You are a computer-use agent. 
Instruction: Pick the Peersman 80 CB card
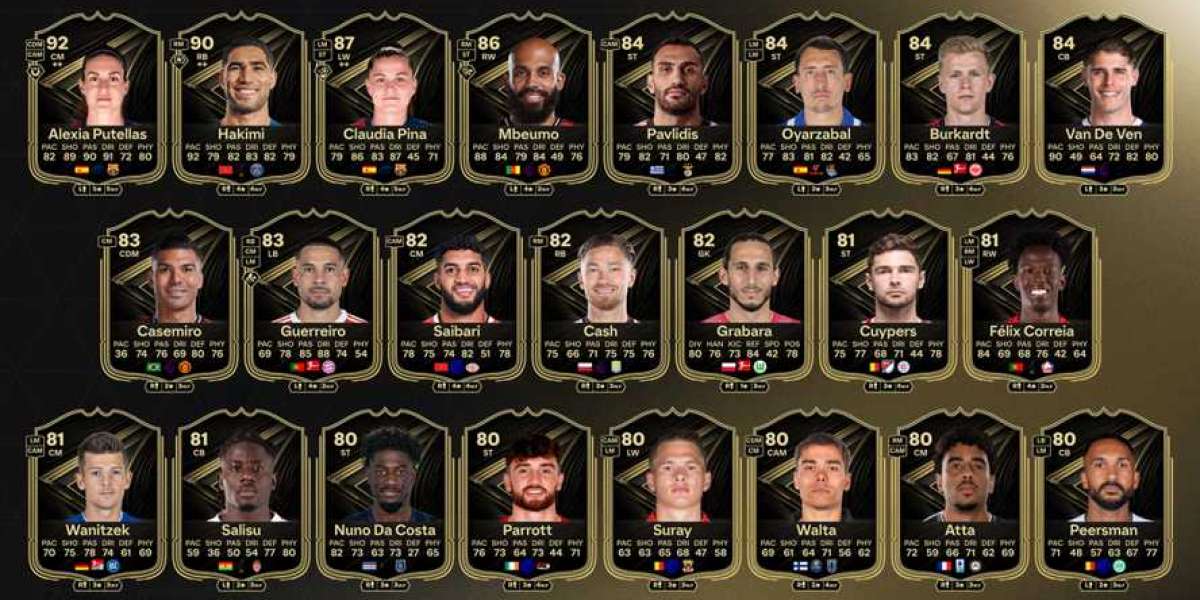tap(1104, 495)
